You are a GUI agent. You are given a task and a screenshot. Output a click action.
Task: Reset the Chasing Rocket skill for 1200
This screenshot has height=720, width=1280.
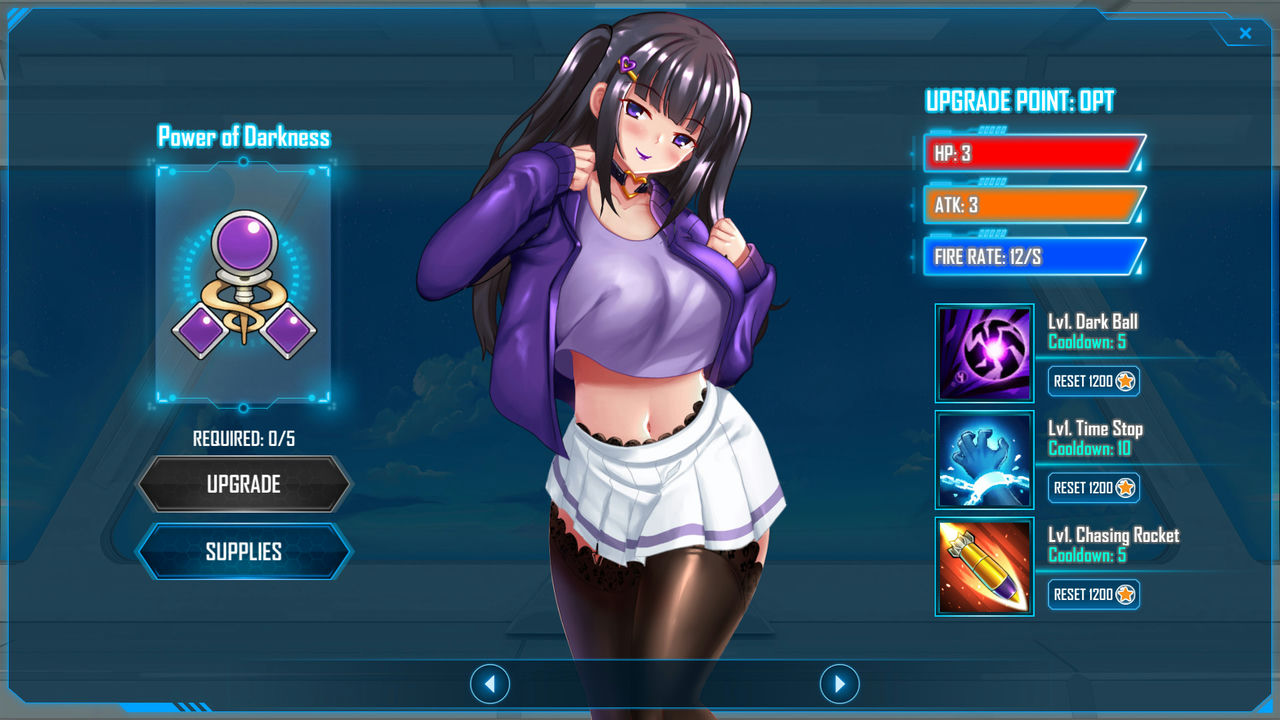1094,595
